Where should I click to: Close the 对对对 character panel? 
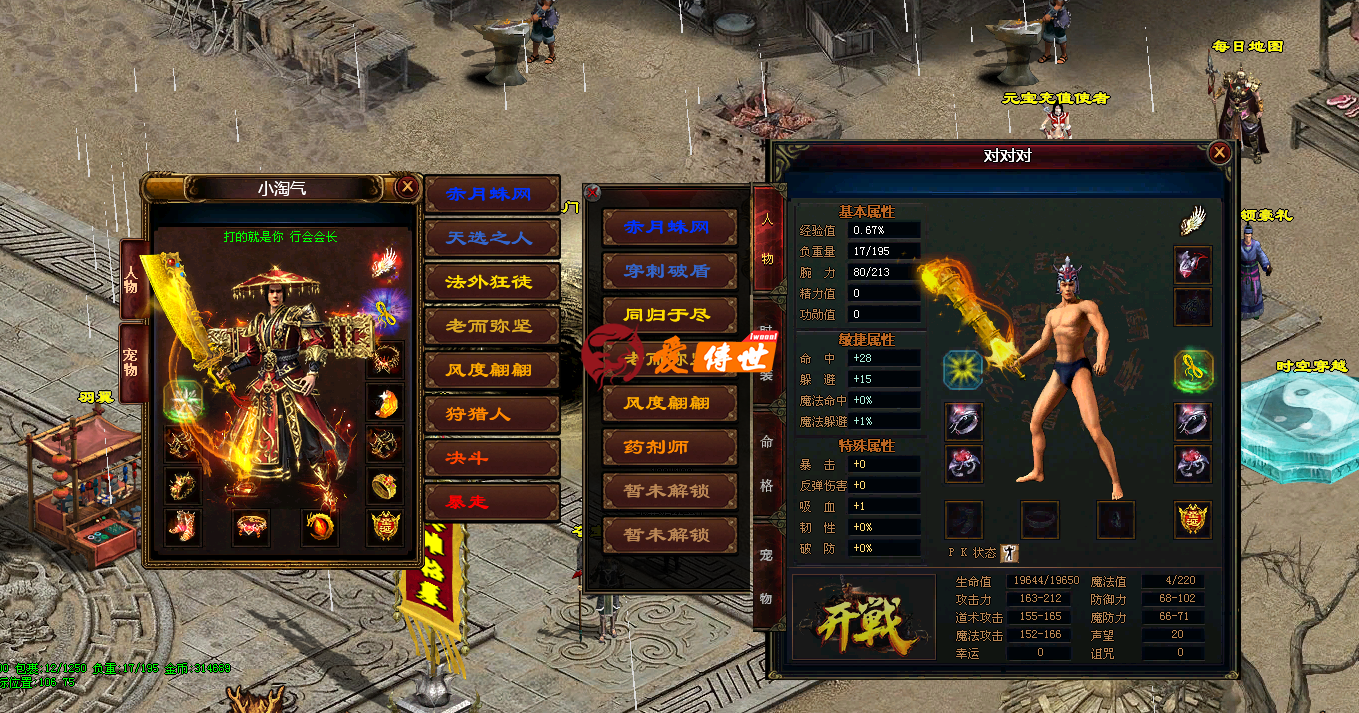(x=1219, y=153)
